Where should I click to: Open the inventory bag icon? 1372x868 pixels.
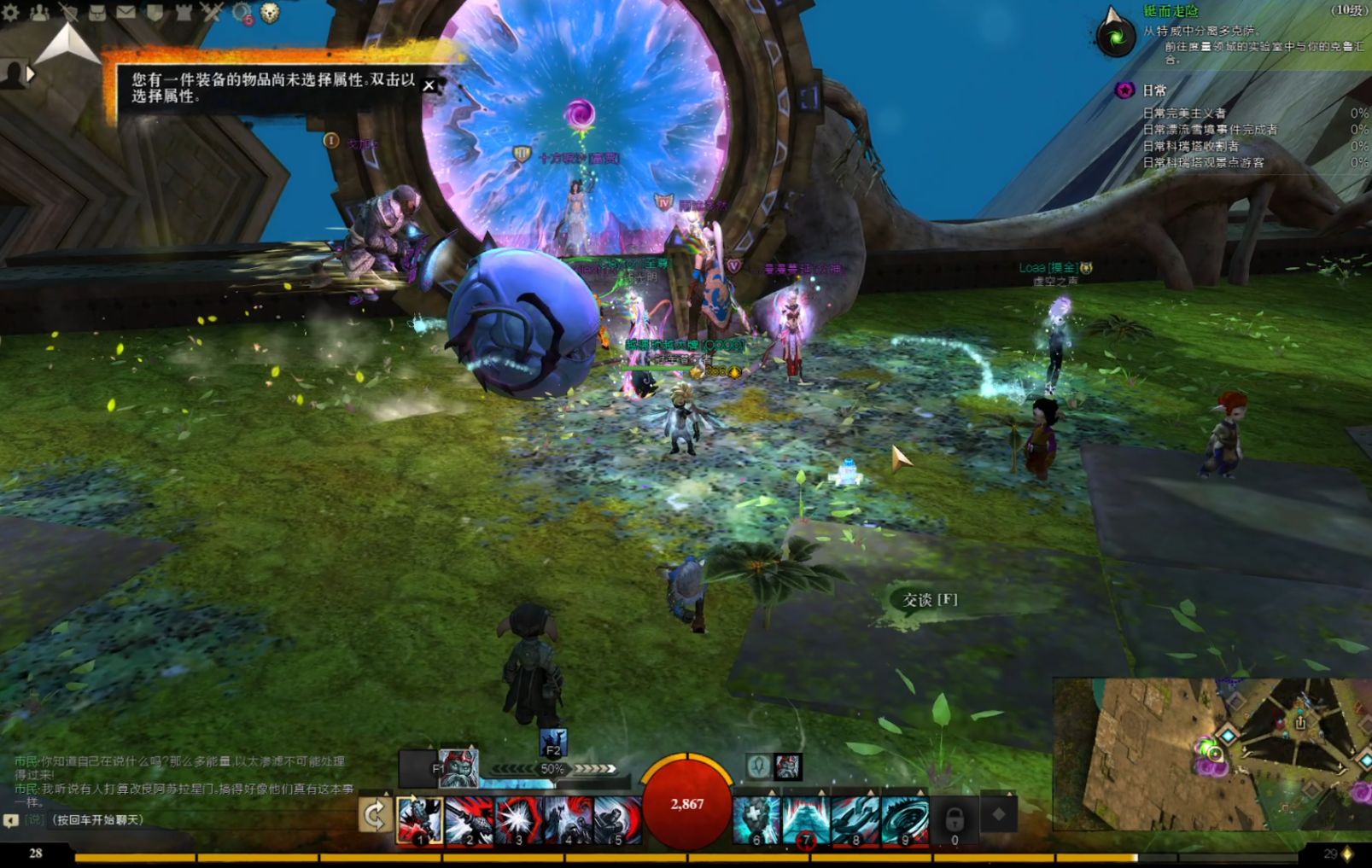point(96,12)
